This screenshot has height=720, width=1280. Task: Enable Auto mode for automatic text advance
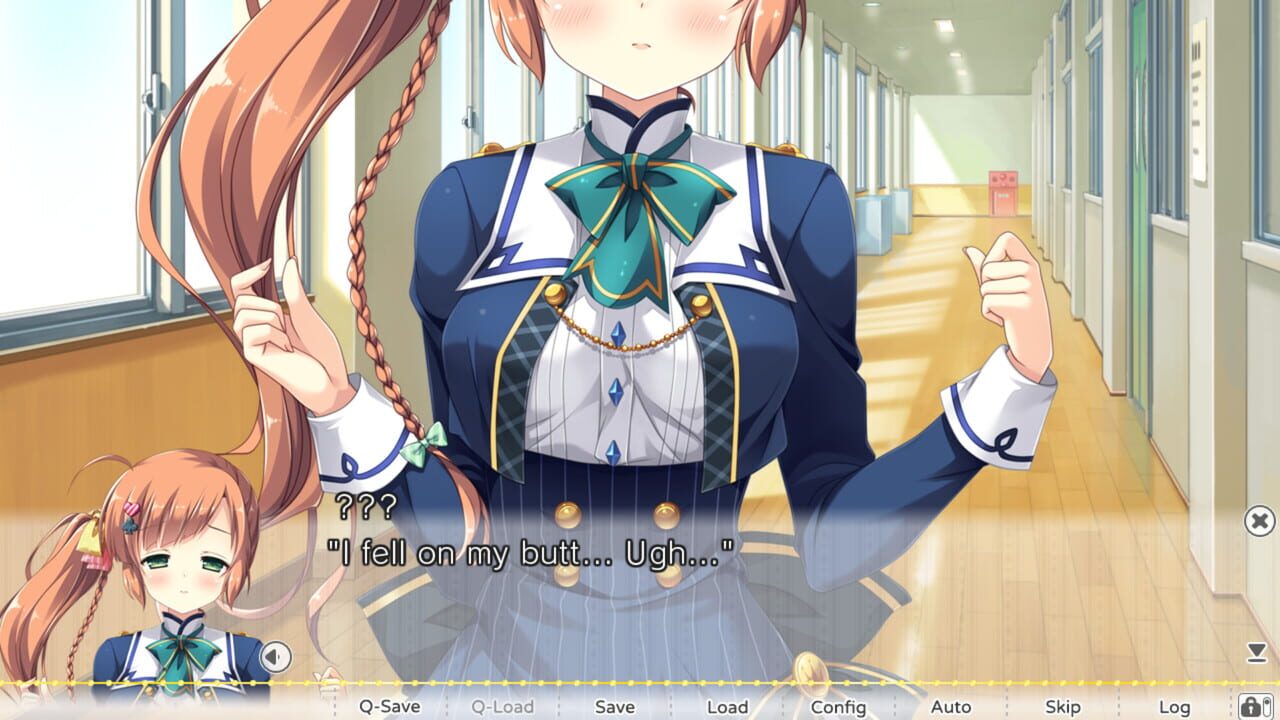coord(953,706)
